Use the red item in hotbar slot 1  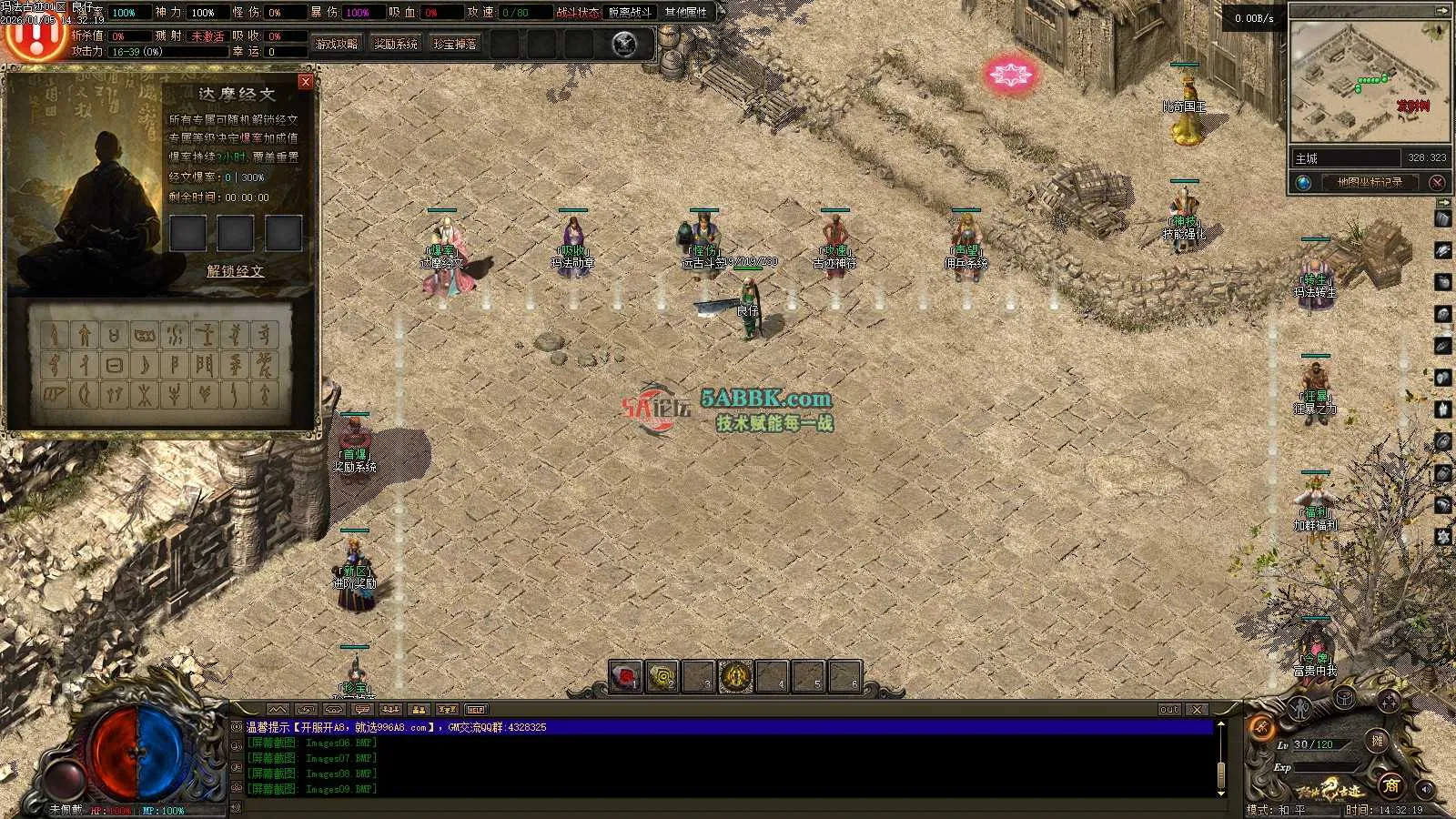click(x=625, y=677)
